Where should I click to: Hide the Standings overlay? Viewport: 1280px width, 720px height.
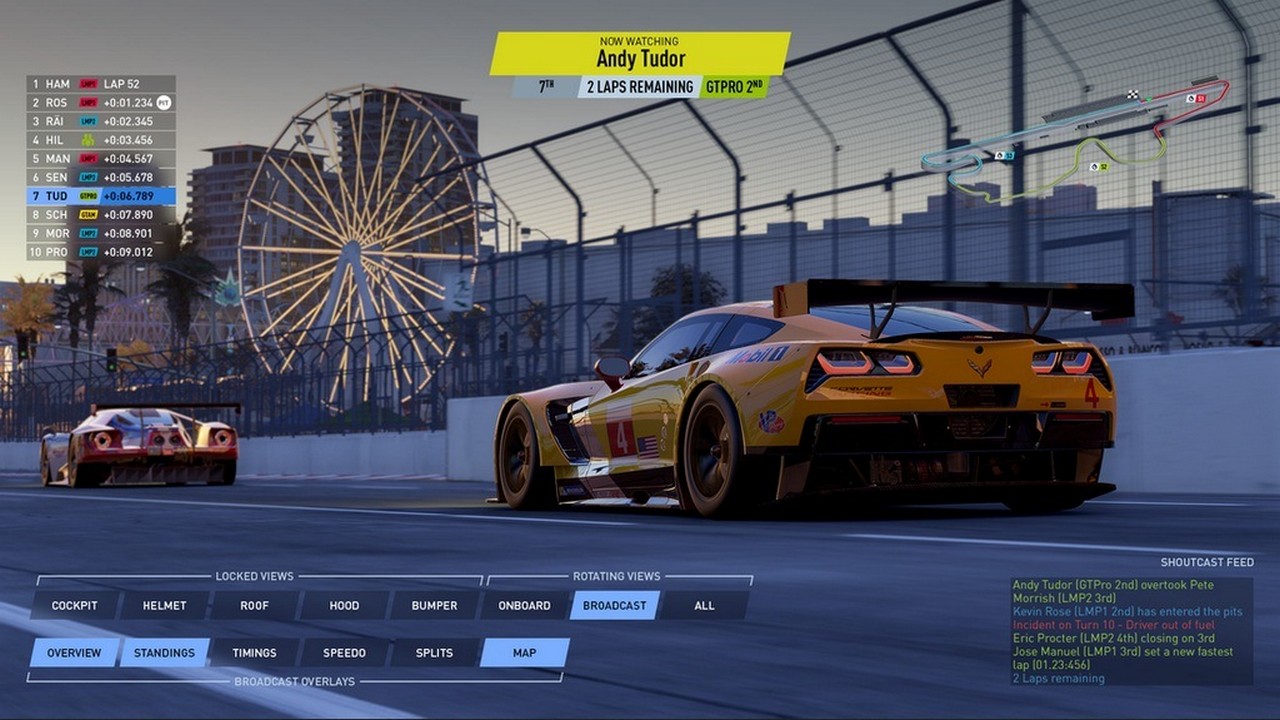point(165,653)
